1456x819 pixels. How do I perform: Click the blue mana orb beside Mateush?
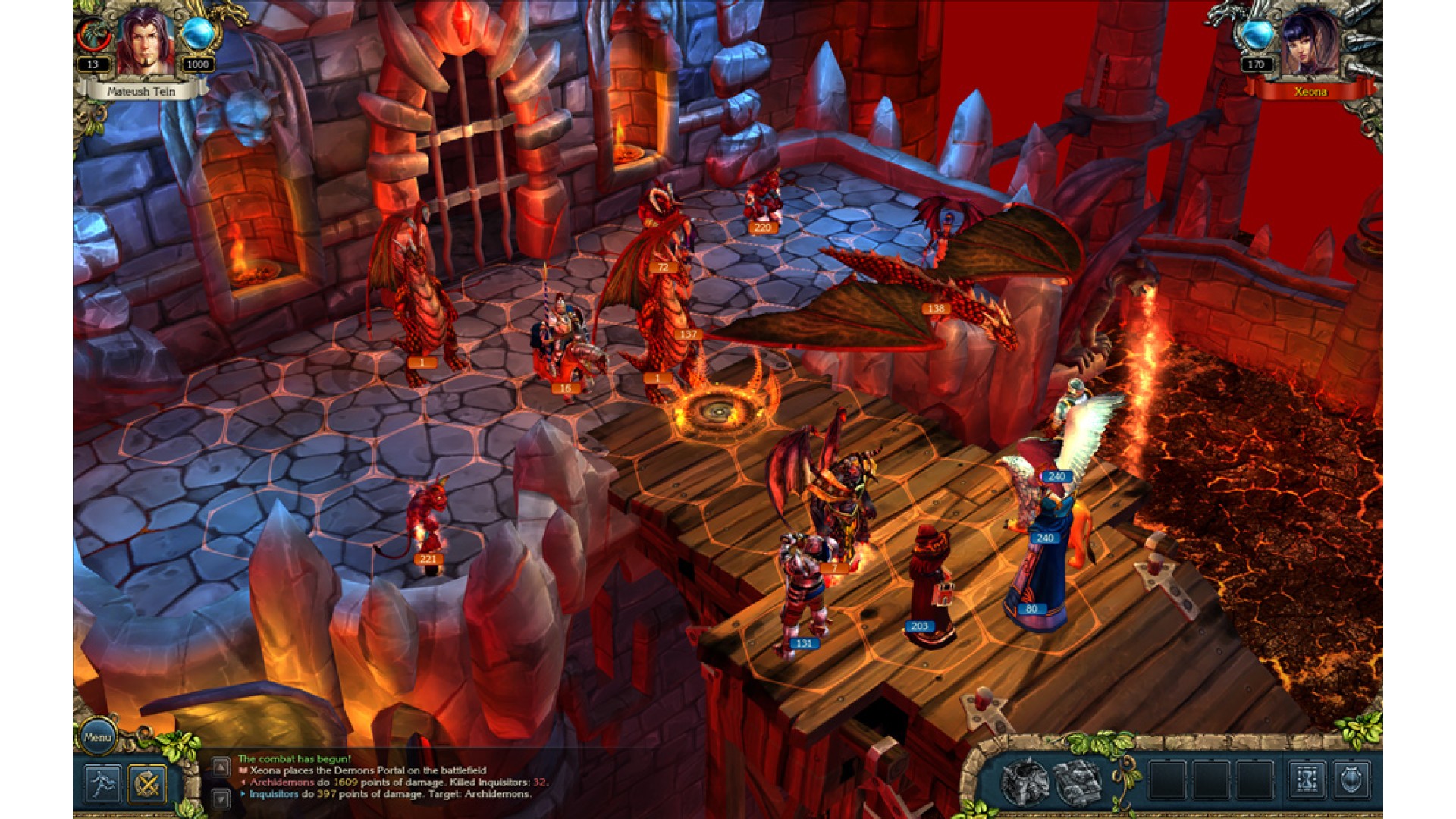199,34
